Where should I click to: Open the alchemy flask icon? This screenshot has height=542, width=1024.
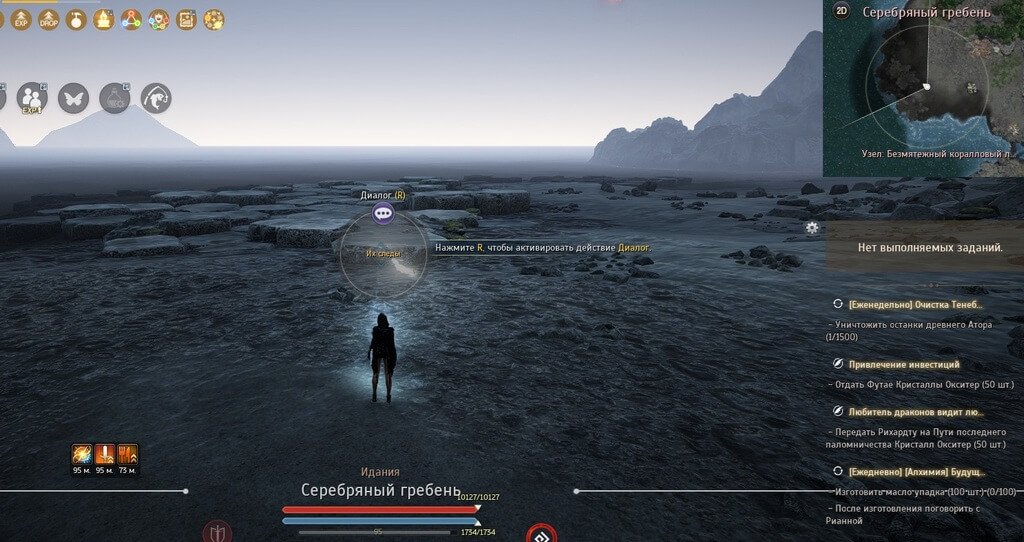point(115,98)
